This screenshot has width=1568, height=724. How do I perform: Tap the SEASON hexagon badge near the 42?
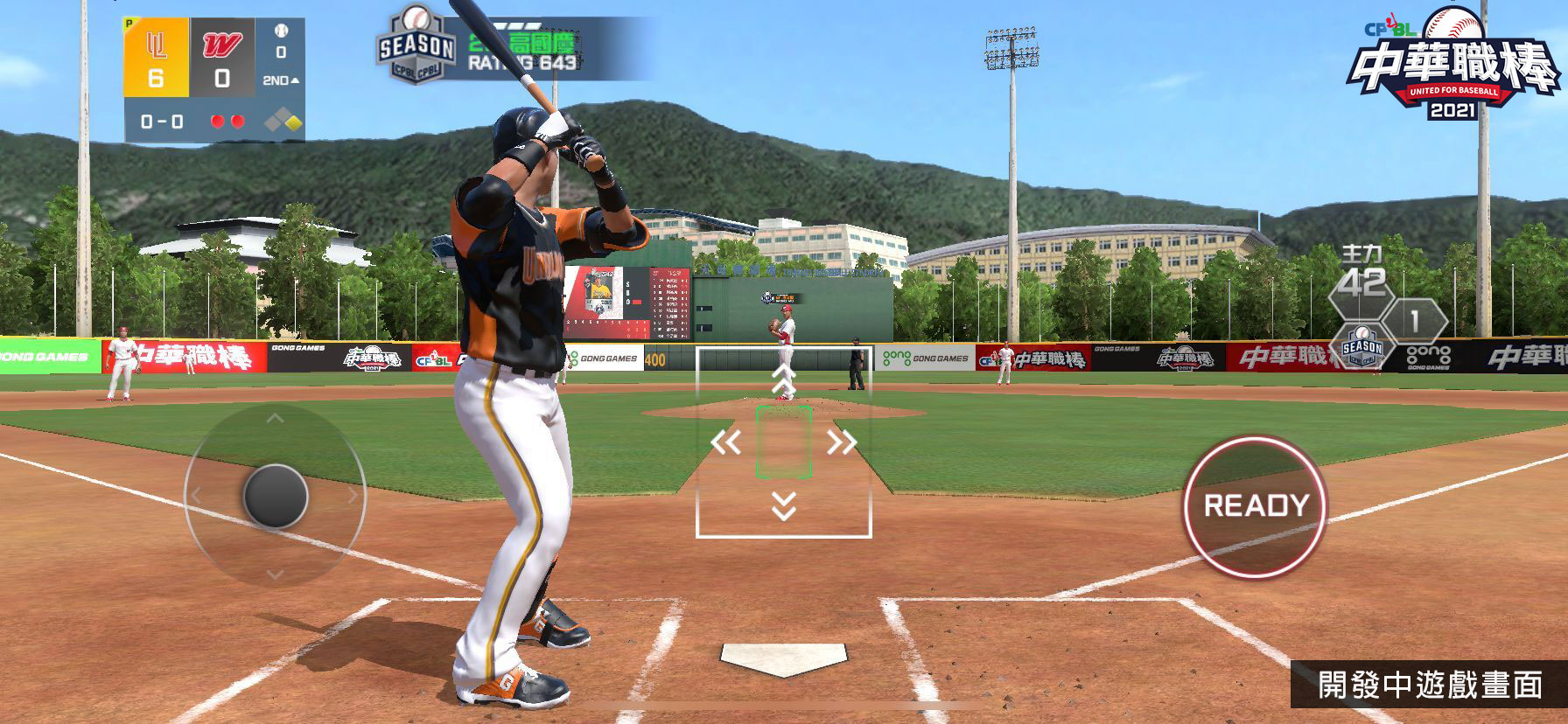1361,347
